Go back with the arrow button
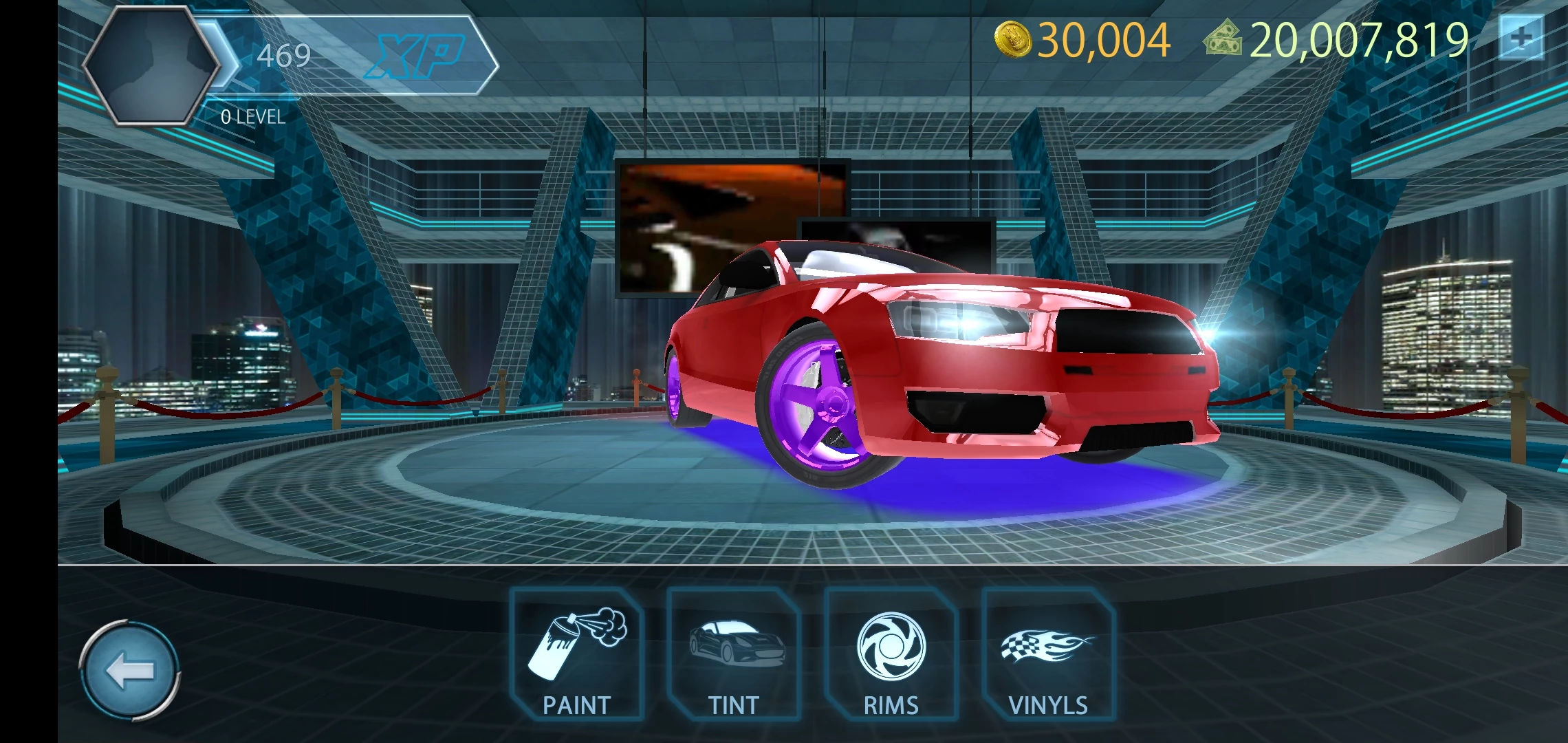Screen dimensions: 1568x743 (x=130, y=671)
